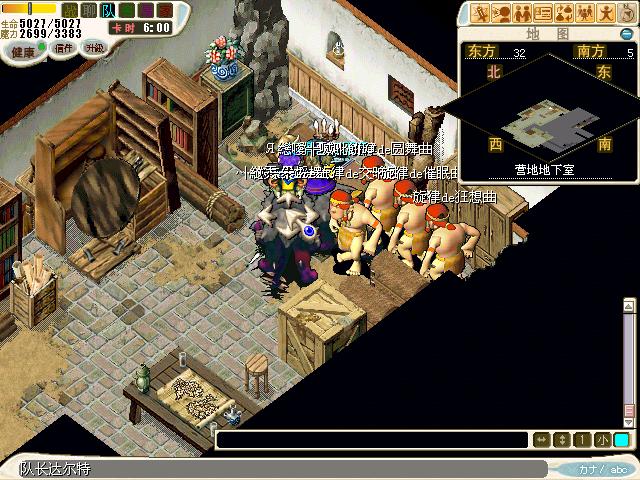Toggle the 小 chat font size button
Image resolution: width=640 pixels, height=480 pixels.
pyautogui.click(x=601, y=439)
